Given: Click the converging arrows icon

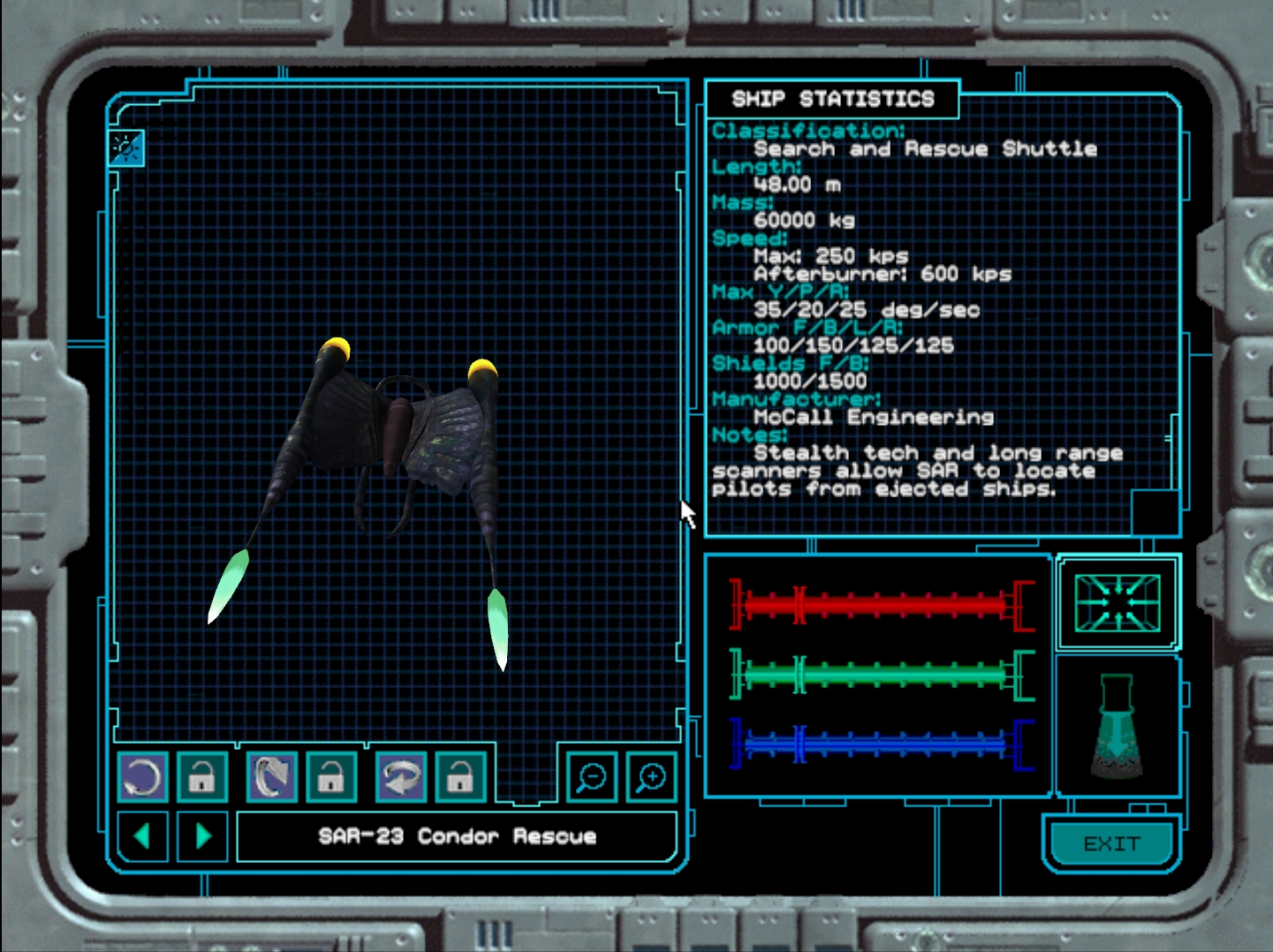Looking at the screenshot, I should (x=1118, y=603).
